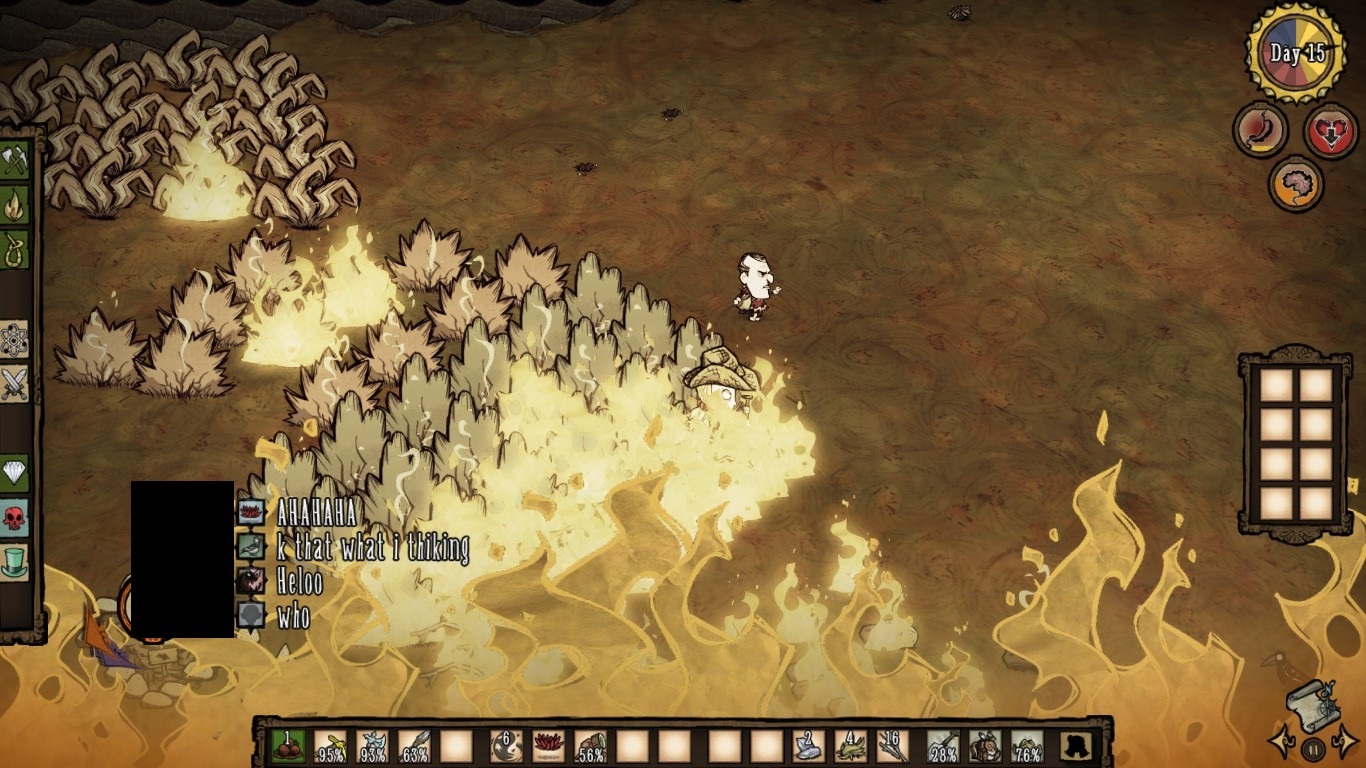This screenshot has width=1366, height=768.
Task: Select the red lotus flower inventory slot
Action: (548, 746)
